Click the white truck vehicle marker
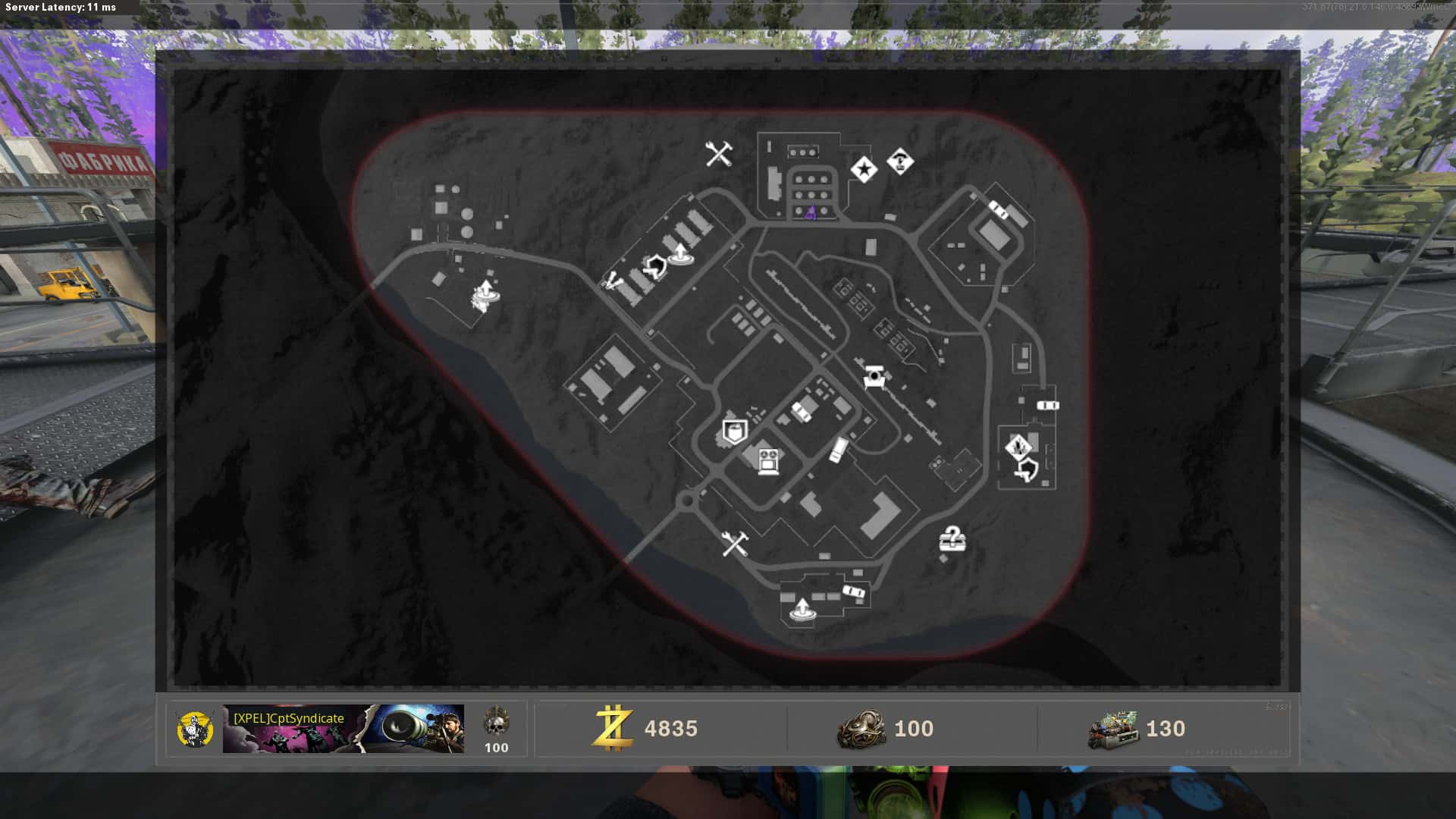 coord(837,450)
